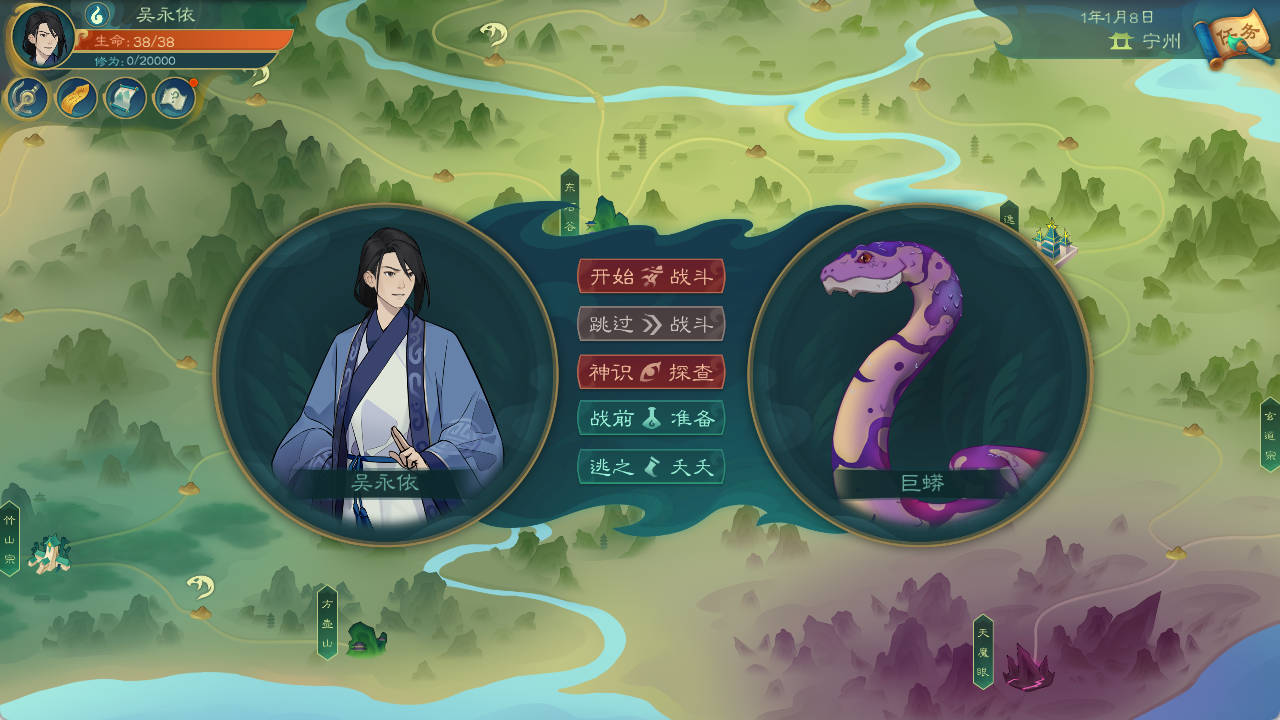Click the golden gourd item icon below health bar

tap(75, 98)
